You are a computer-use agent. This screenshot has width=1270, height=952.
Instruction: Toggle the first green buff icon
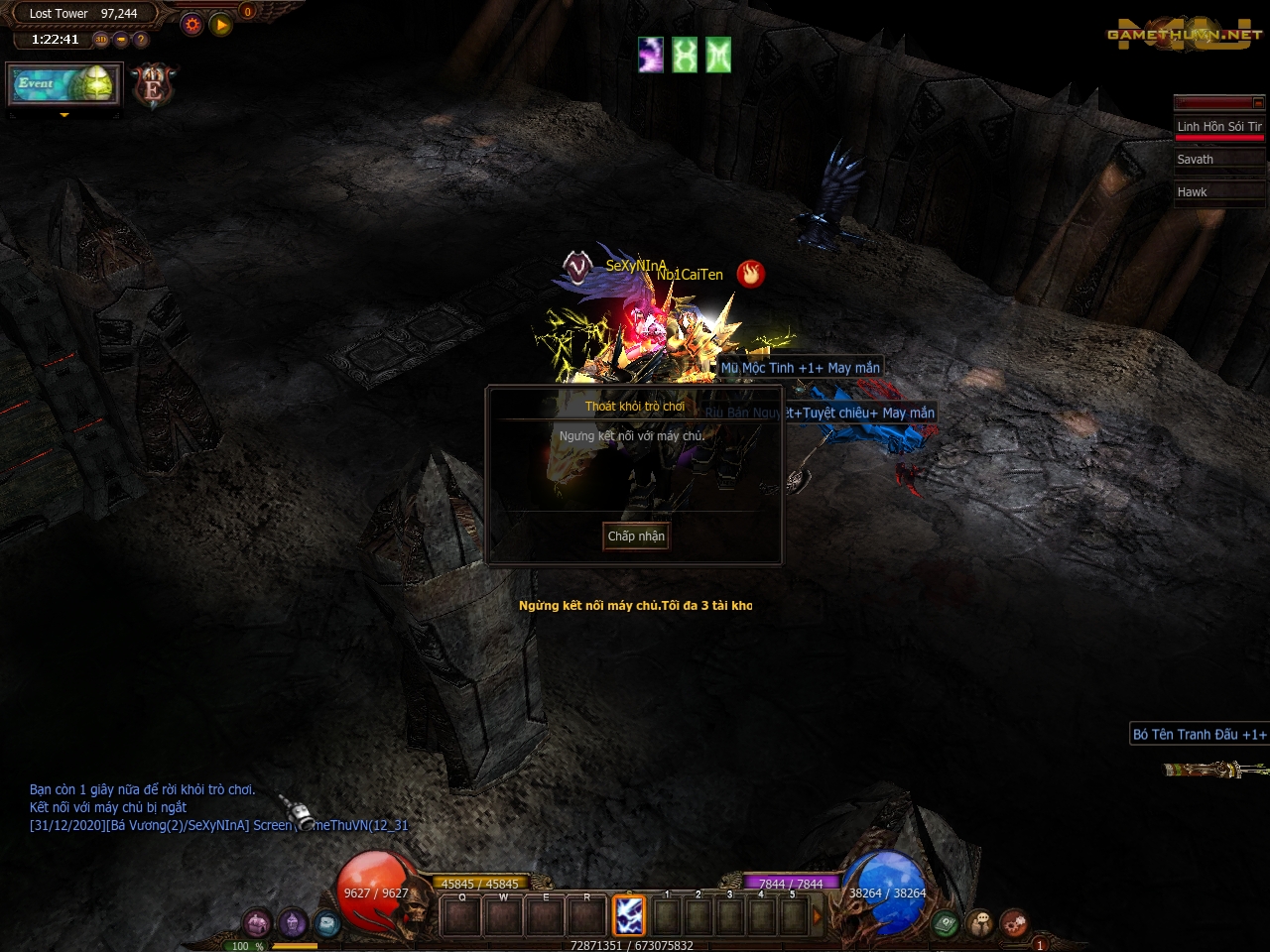click(684, 57)
